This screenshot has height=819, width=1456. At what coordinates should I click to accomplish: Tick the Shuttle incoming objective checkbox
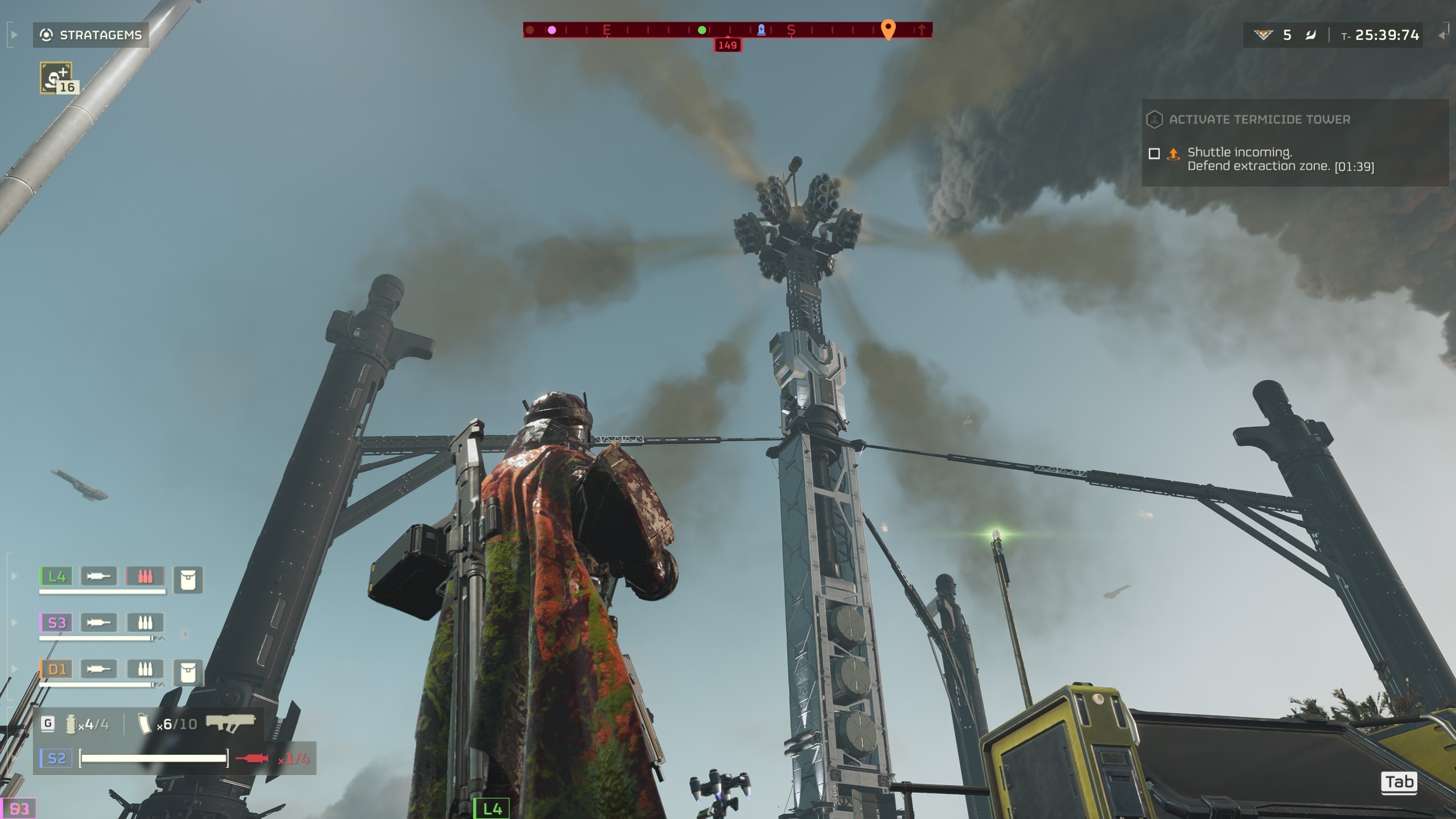1154,153
